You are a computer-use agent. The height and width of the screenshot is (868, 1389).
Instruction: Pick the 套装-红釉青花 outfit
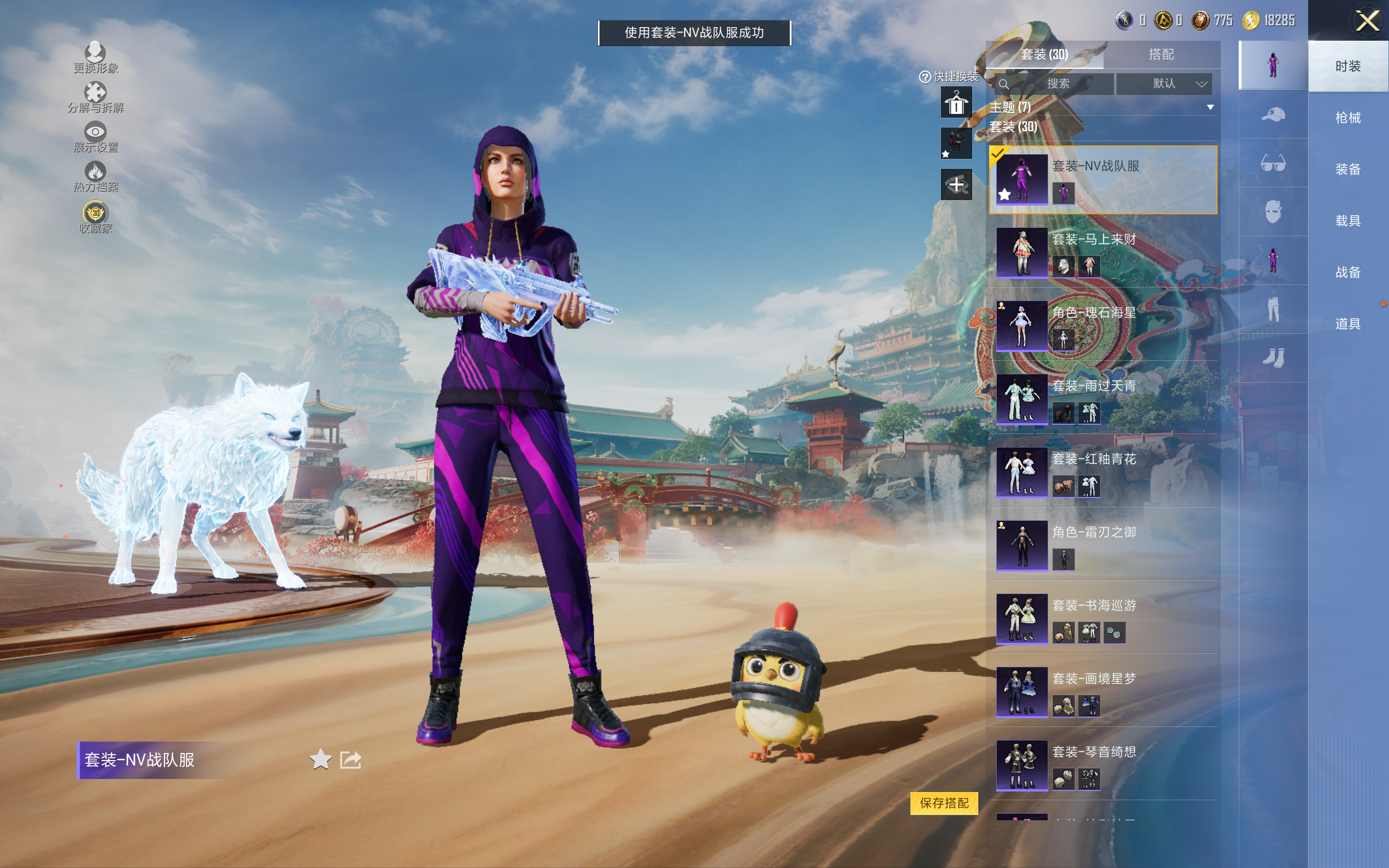tap(1102, 472)
